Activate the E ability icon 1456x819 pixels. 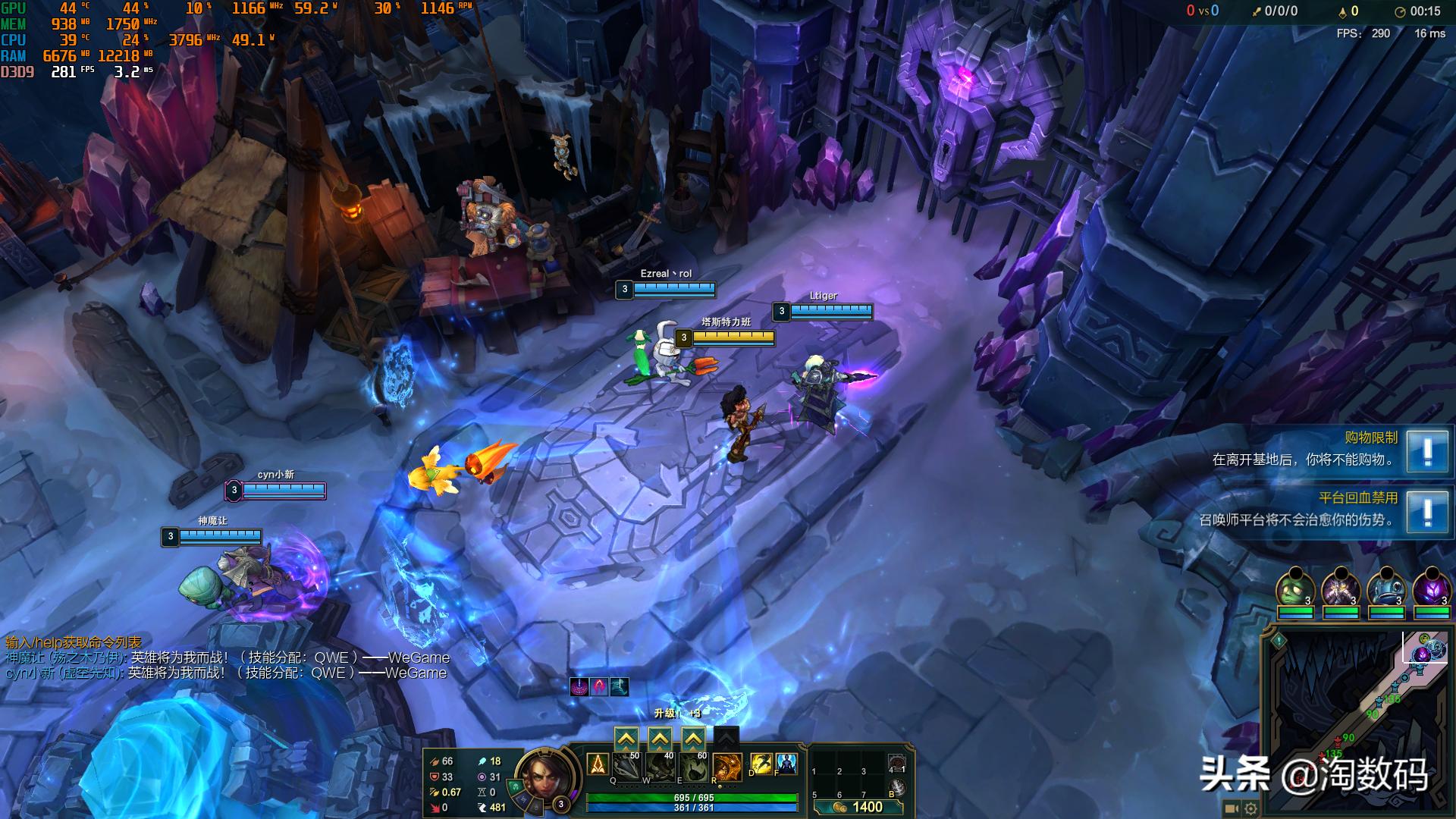(x=693, y=767)
